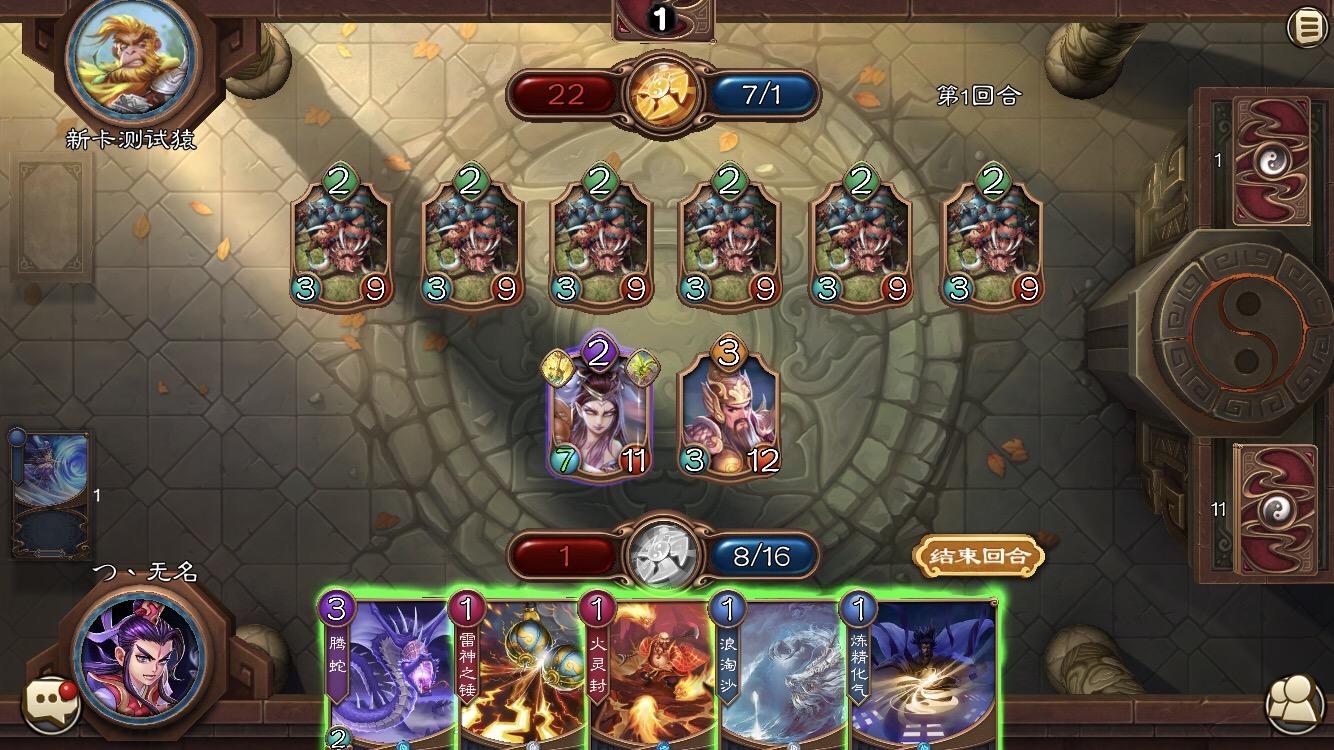Screen dimensions: 1334x750
Task: Click the silver mana emblem beside 8/16 counter
Action: (664, 552)
